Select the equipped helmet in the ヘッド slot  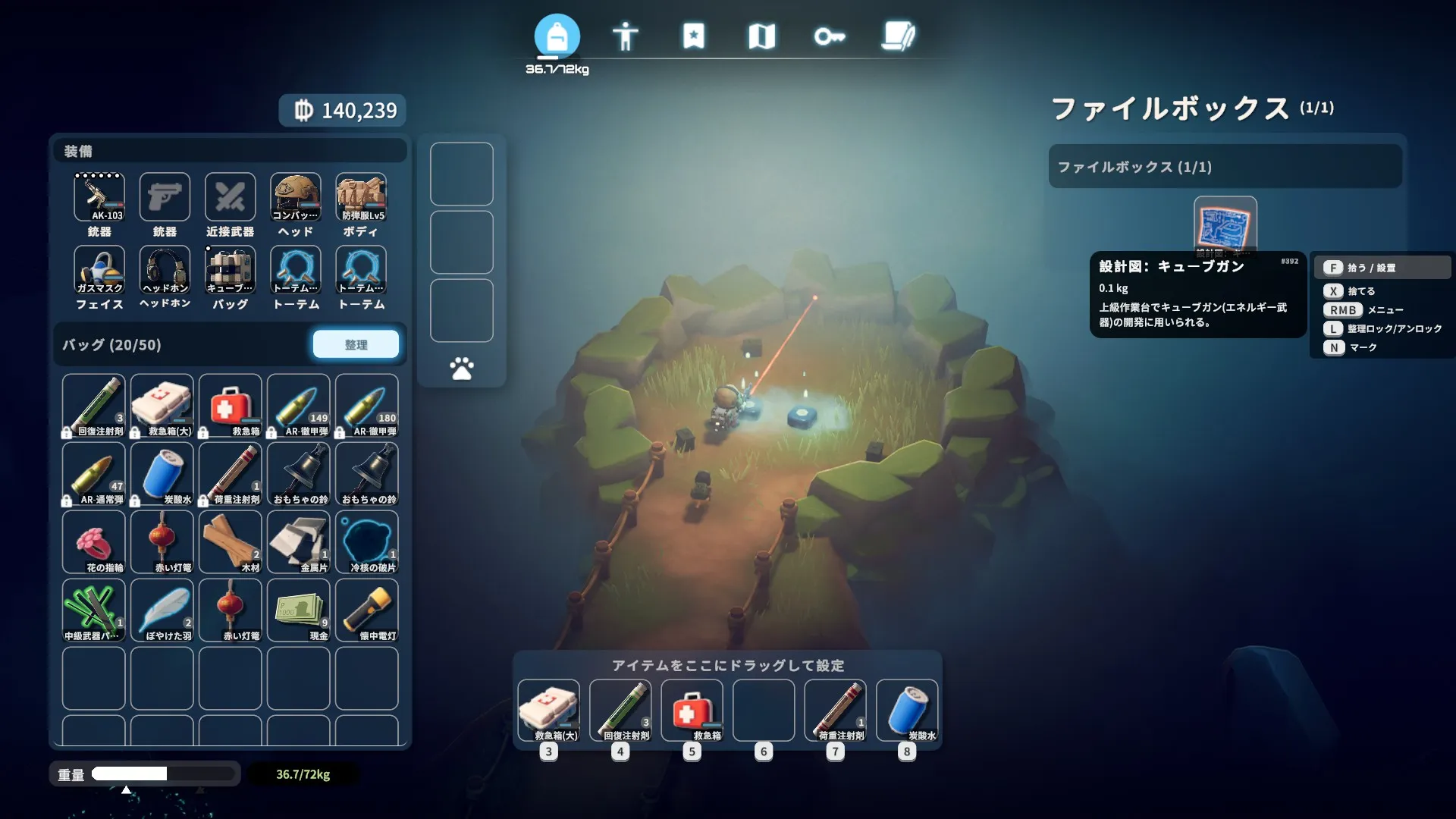(x=296, y=197)
